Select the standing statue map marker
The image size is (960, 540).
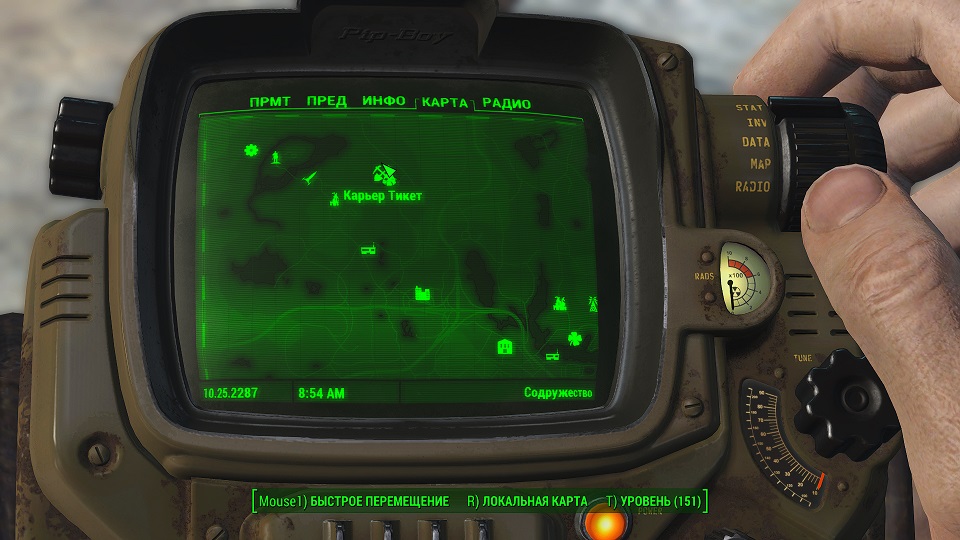276,157
